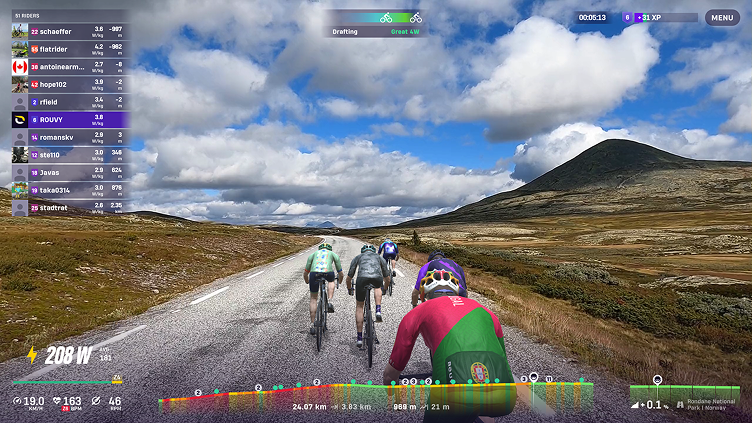This screenshot has width=752, height=423.
Task: Choose rider stadtrat at the list bottom
Action: 68,208
